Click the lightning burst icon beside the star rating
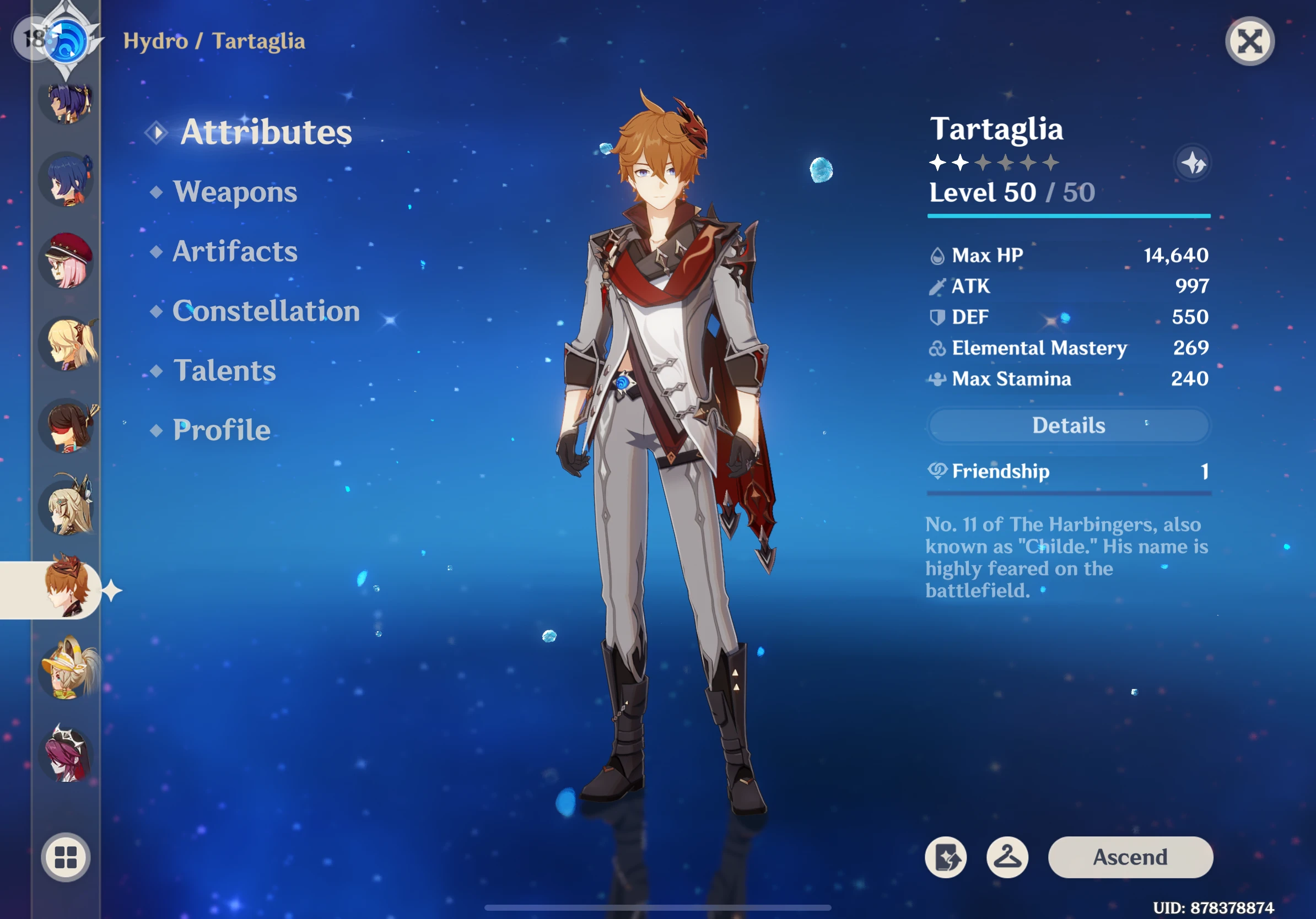 click(x=1193, y=163)
